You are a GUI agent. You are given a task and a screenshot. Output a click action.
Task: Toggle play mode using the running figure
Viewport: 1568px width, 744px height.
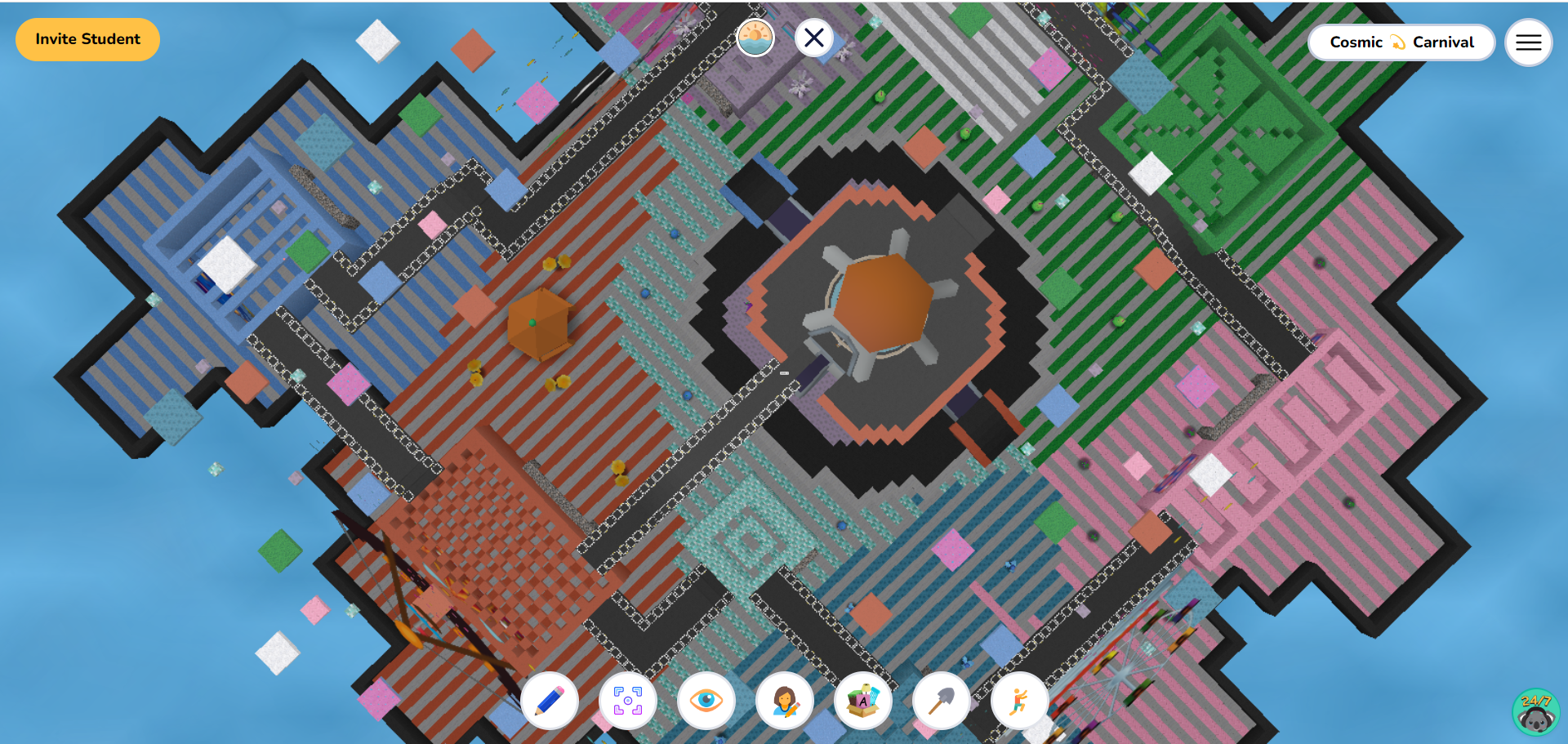(x=1019, y=701)
